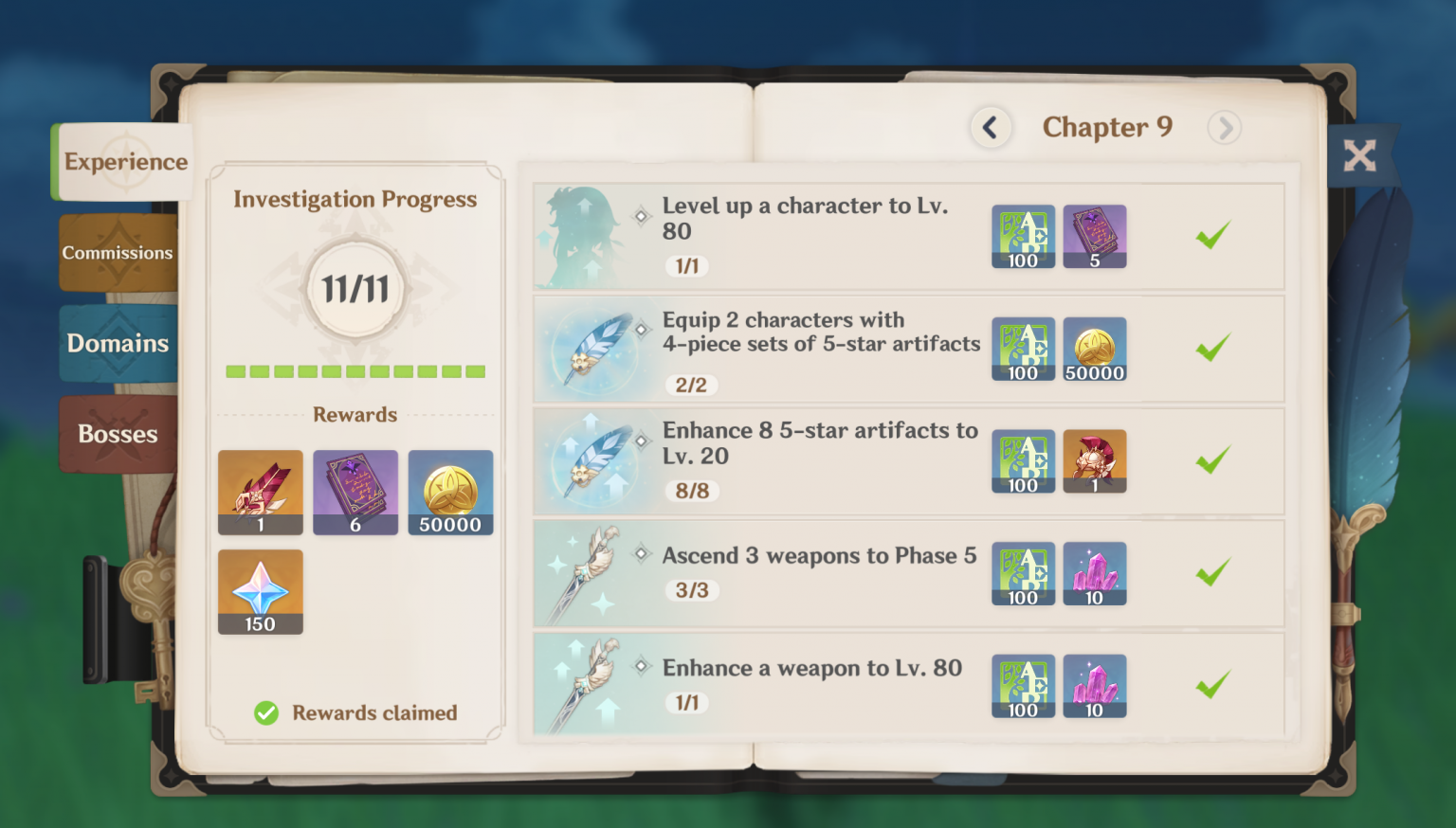Click the purple Magical Crystal Chunk reward icon
Viewport: 1456px width, 828px height.
click(1095, 573)
